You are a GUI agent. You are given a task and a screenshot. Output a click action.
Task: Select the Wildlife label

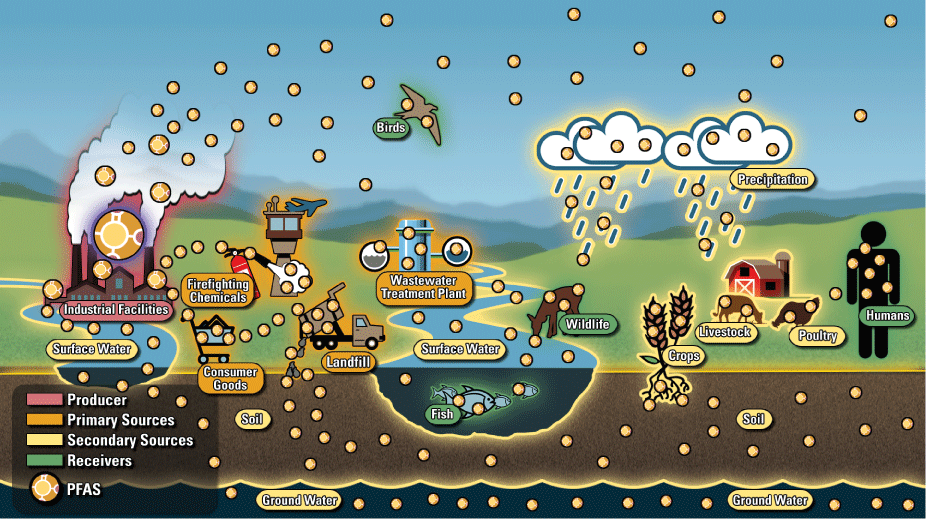click(x=586, y=324)
